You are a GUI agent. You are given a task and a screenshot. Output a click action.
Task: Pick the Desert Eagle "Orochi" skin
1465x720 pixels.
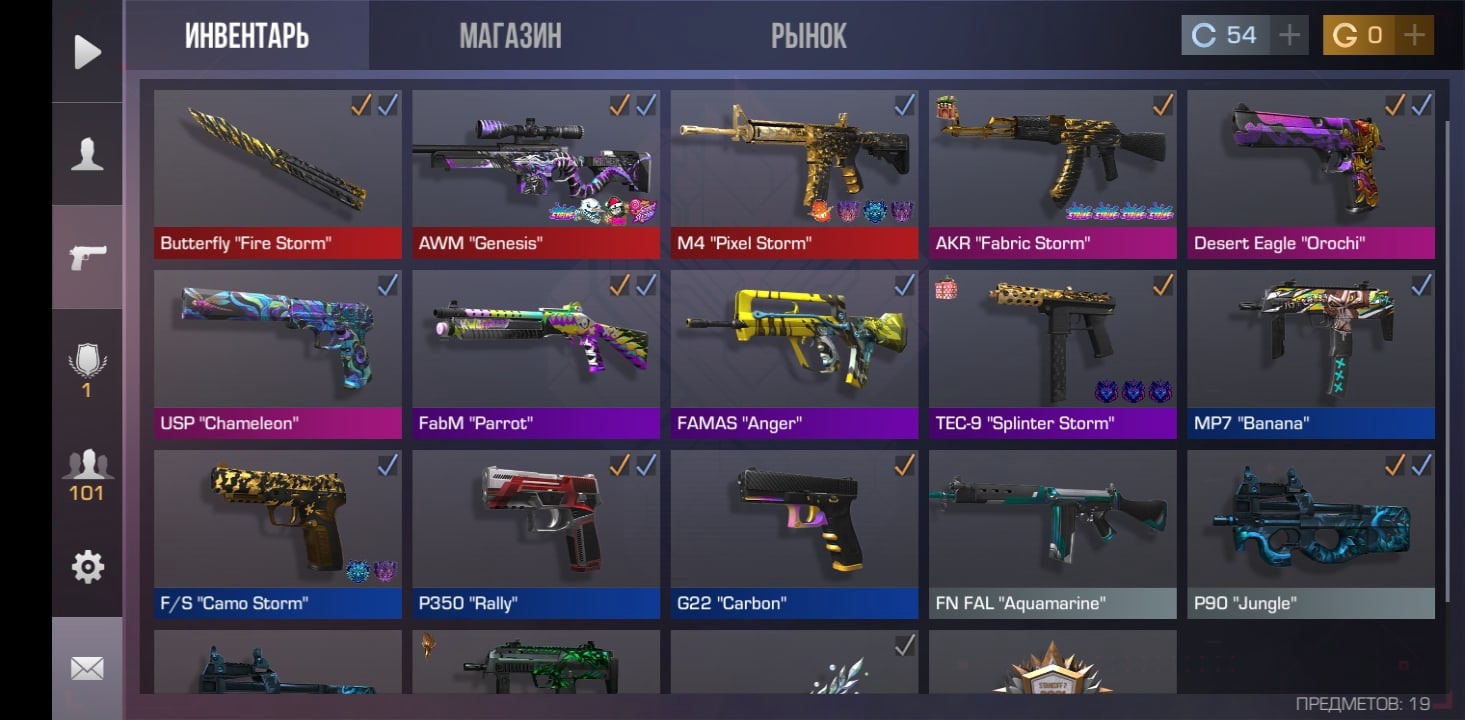1310,174
